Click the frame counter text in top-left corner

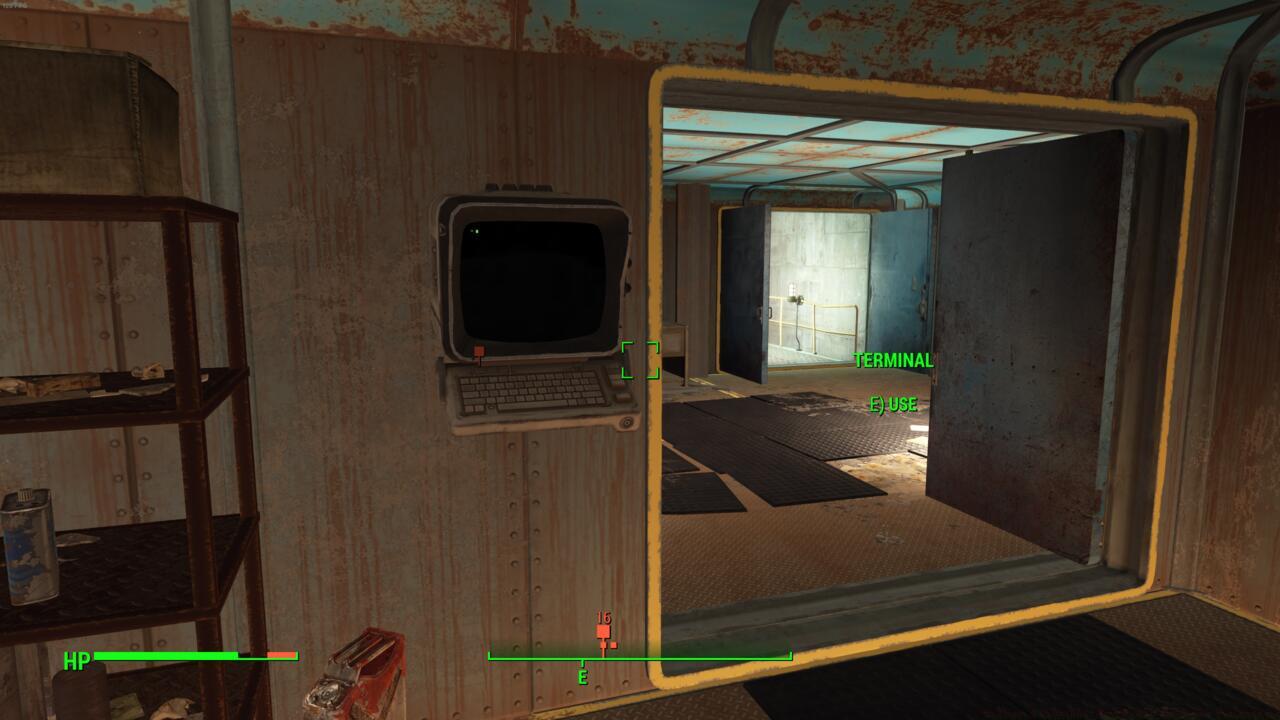point(16,5)
